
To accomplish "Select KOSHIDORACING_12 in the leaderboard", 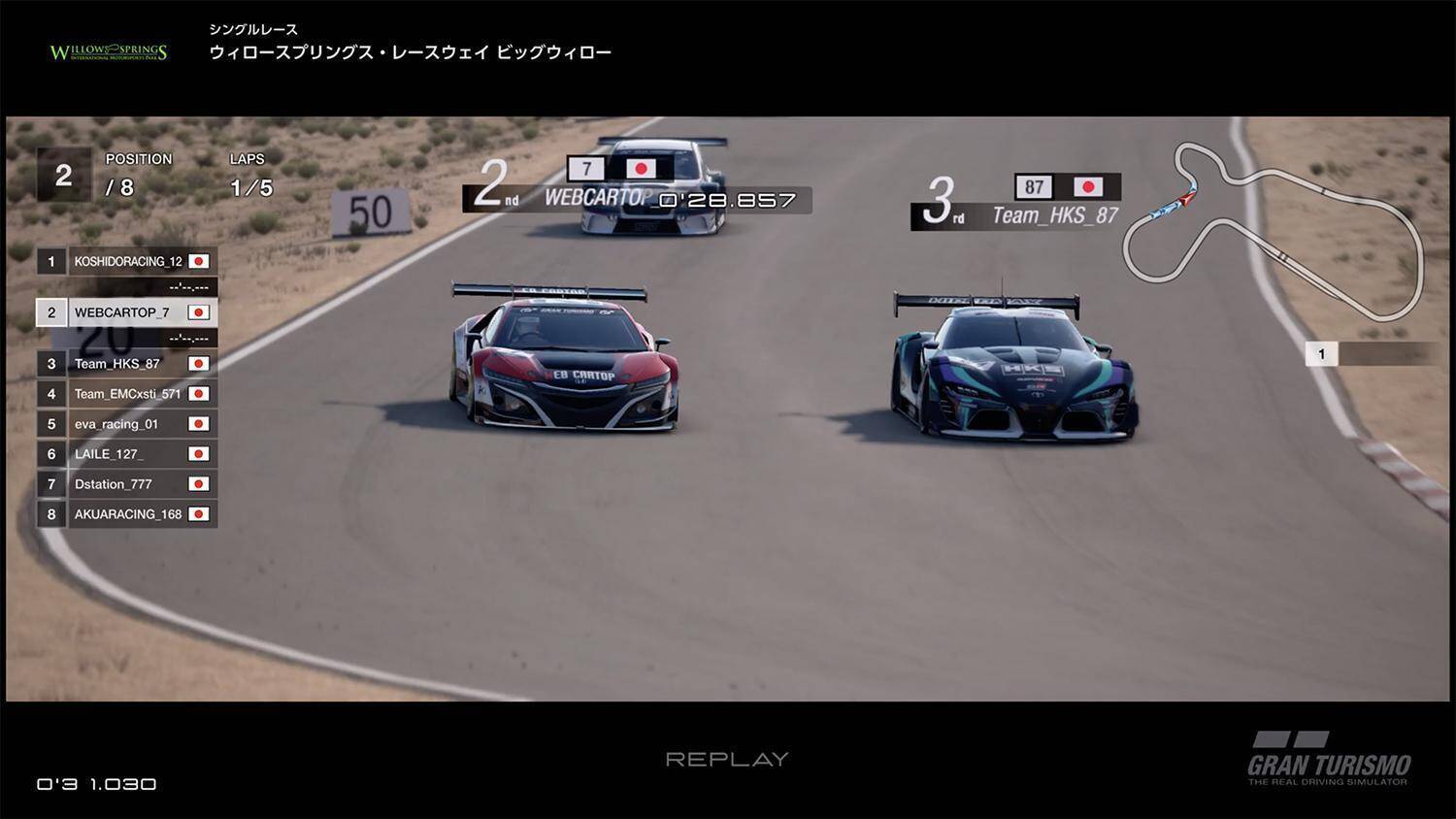I will coord(131,260).
